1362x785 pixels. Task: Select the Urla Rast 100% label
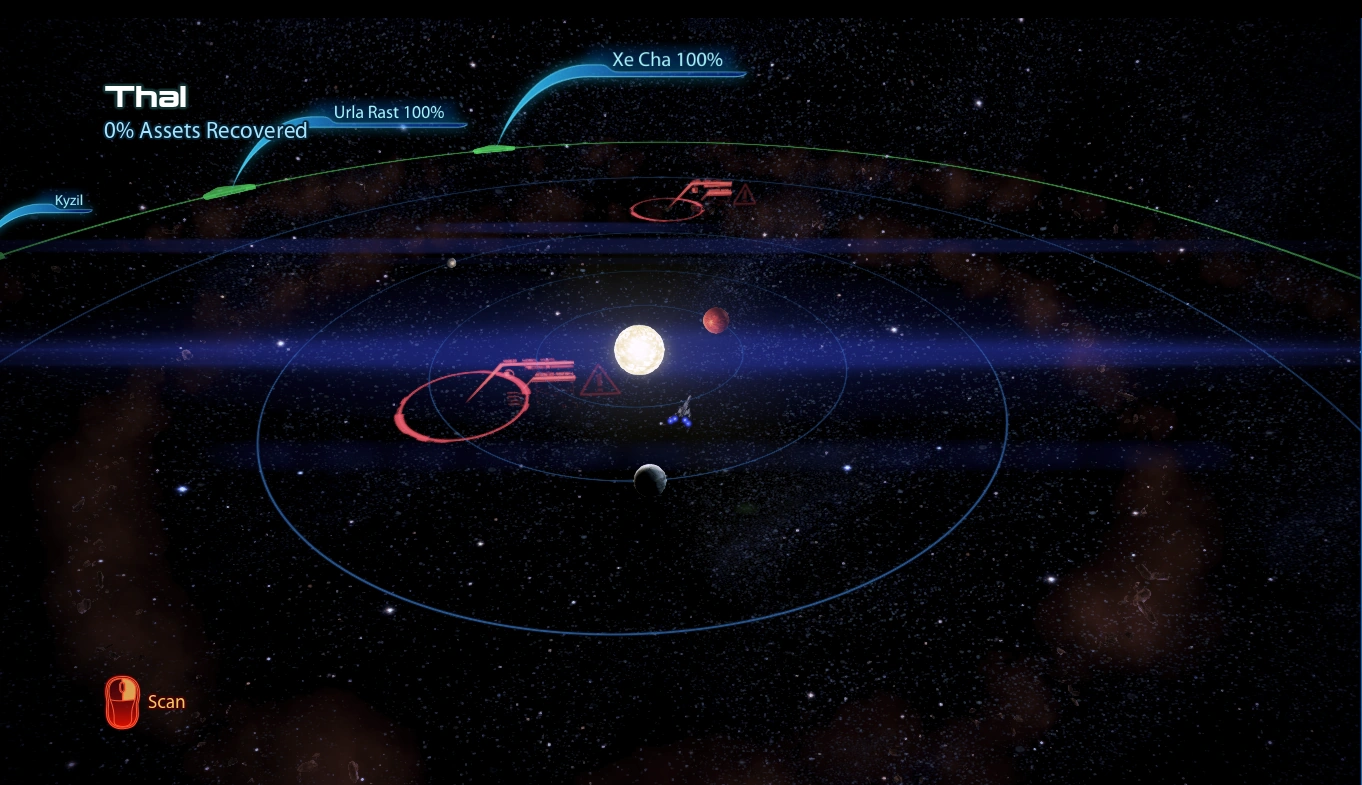coord(389,112)
